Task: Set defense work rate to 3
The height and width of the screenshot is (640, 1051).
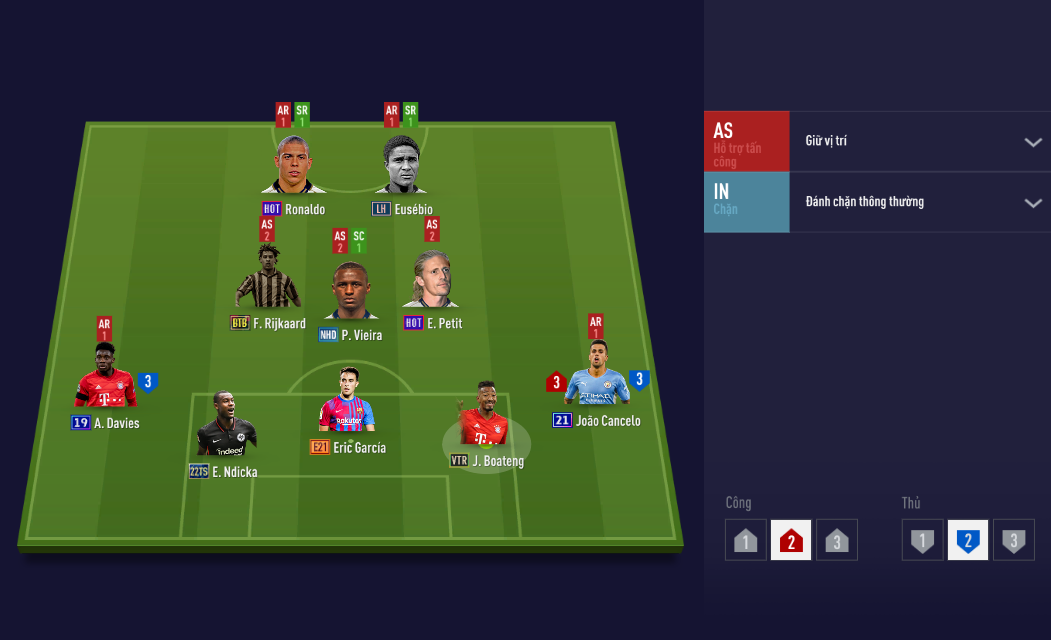Action: pos(1013,541)
